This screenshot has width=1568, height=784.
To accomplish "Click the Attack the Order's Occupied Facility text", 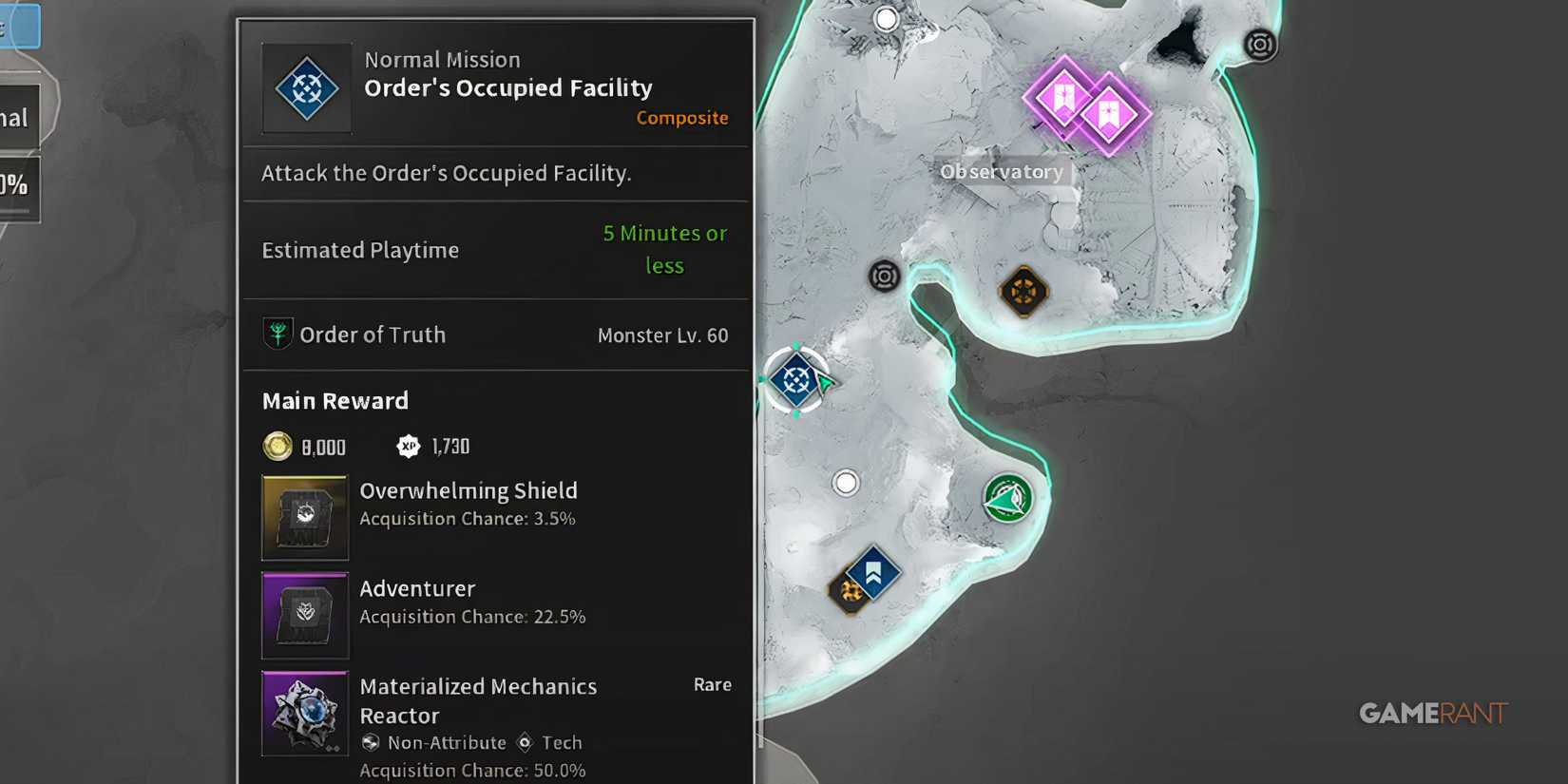I will click(448, 173).
